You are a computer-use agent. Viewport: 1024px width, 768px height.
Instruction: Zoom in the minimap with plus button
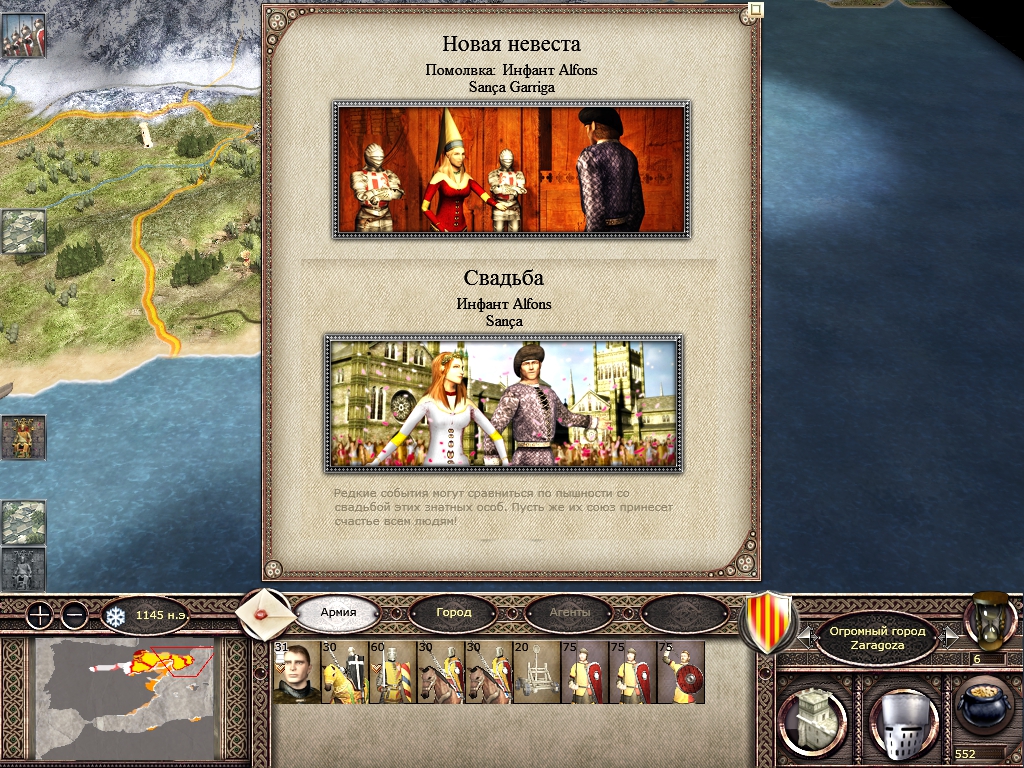[x=38, y=615]
